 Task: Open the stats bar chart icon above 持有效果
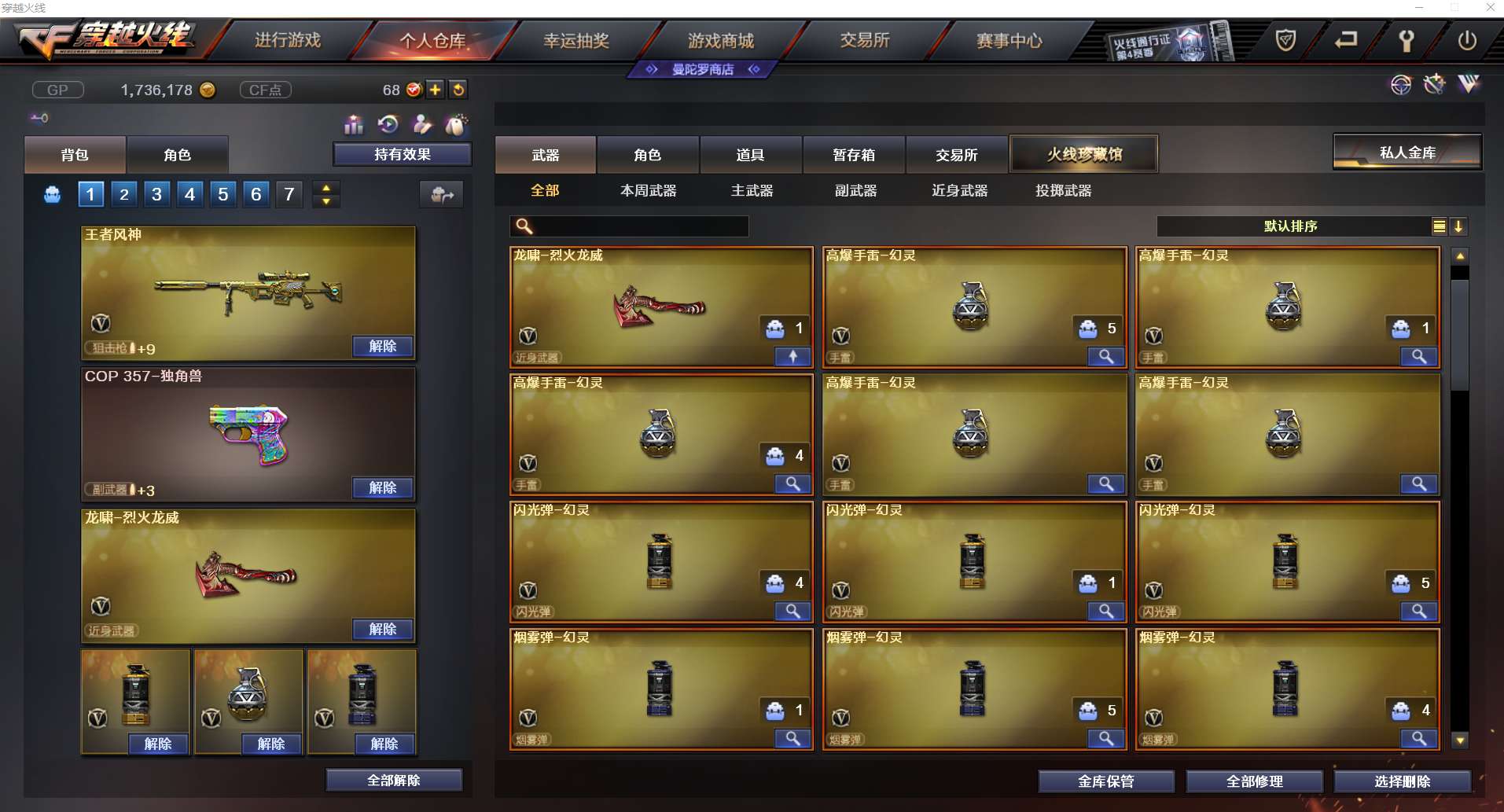(x=354, y=124)
